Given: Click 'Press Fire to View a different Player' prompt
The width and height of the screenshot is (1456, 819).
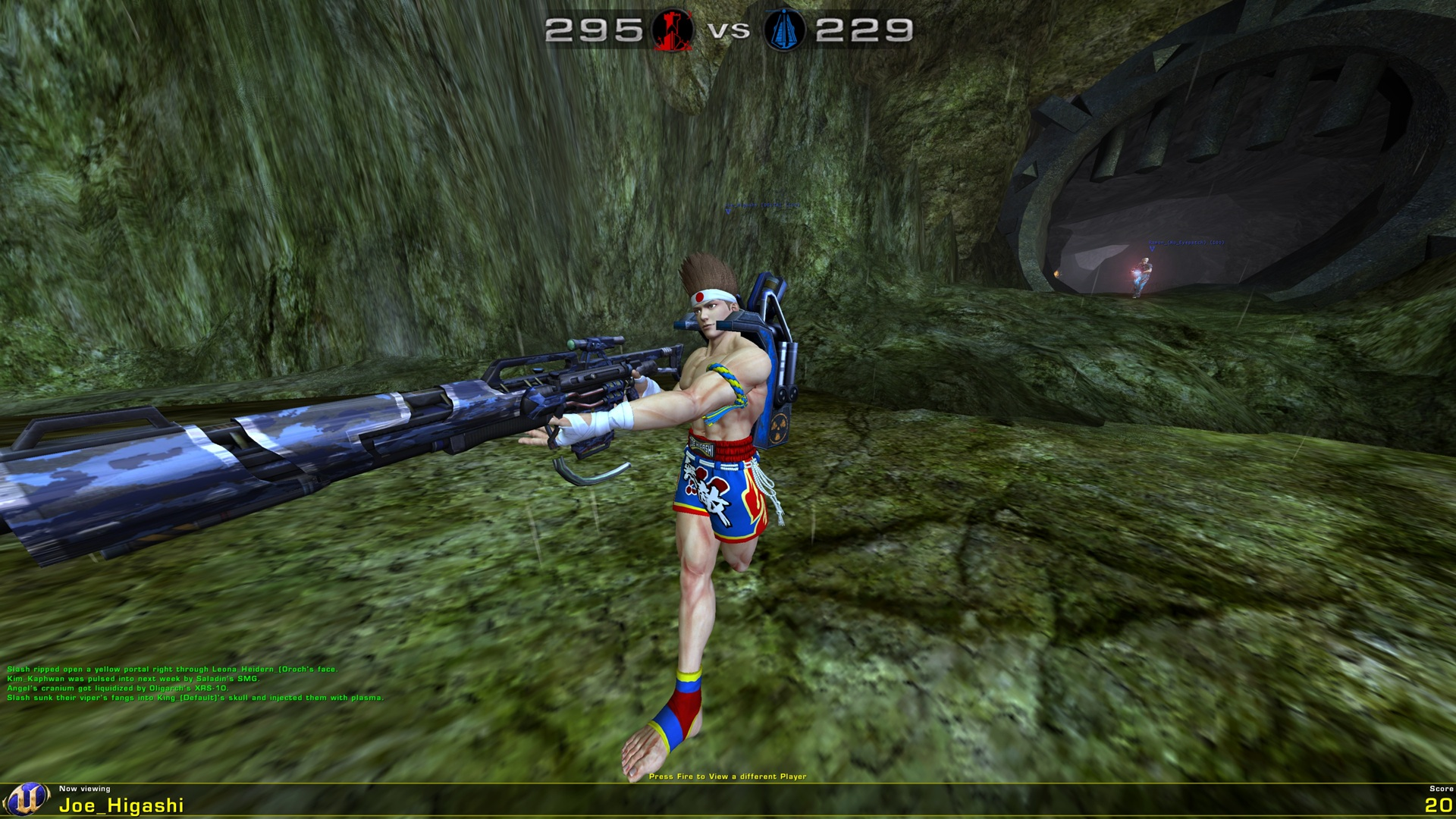Looking at the screenshot, I should pyautogui.click(x=728, y=776).
